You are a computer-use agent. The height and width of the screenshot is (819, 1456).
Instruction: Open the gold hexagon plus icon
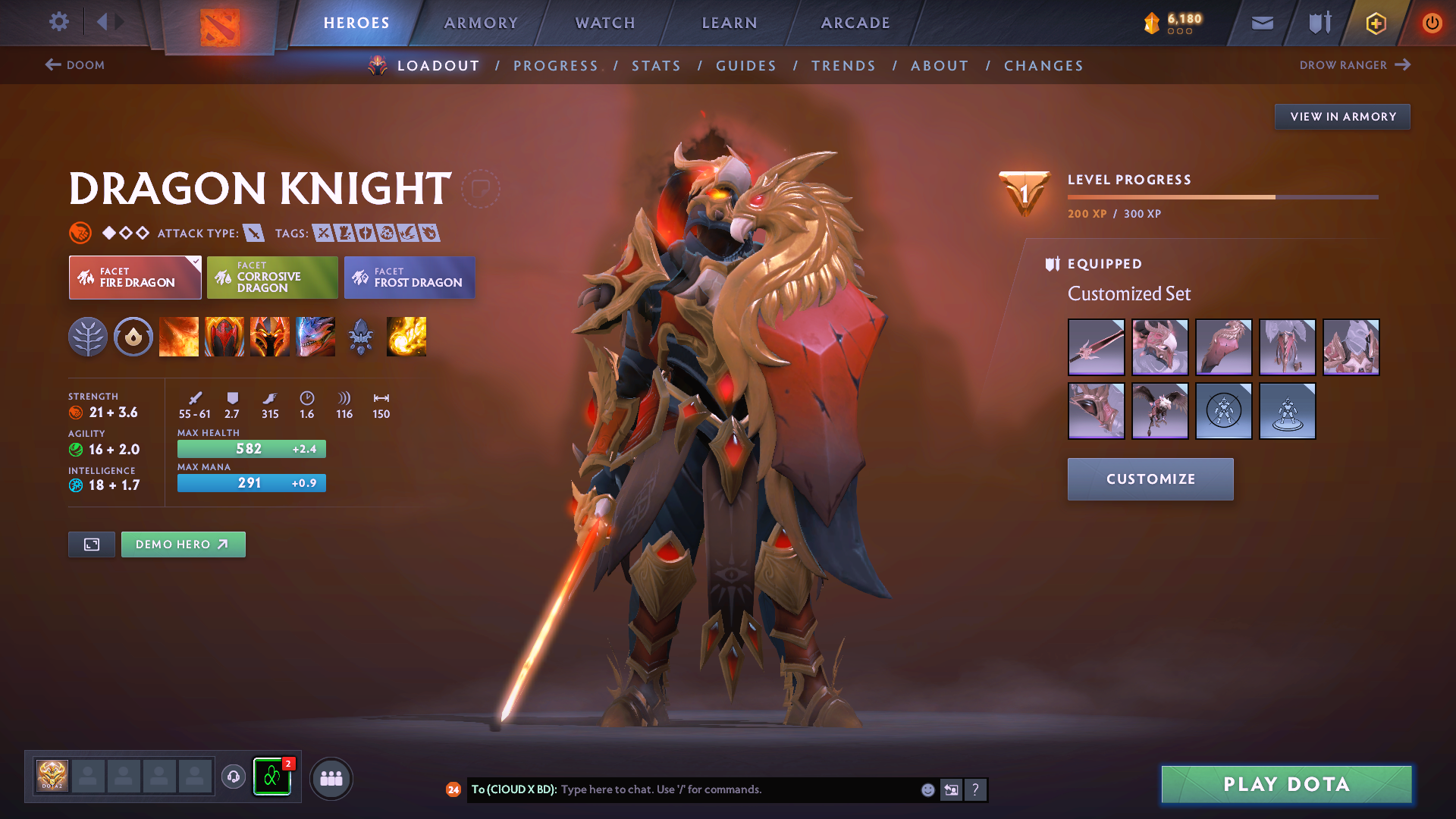point(1375,23)
